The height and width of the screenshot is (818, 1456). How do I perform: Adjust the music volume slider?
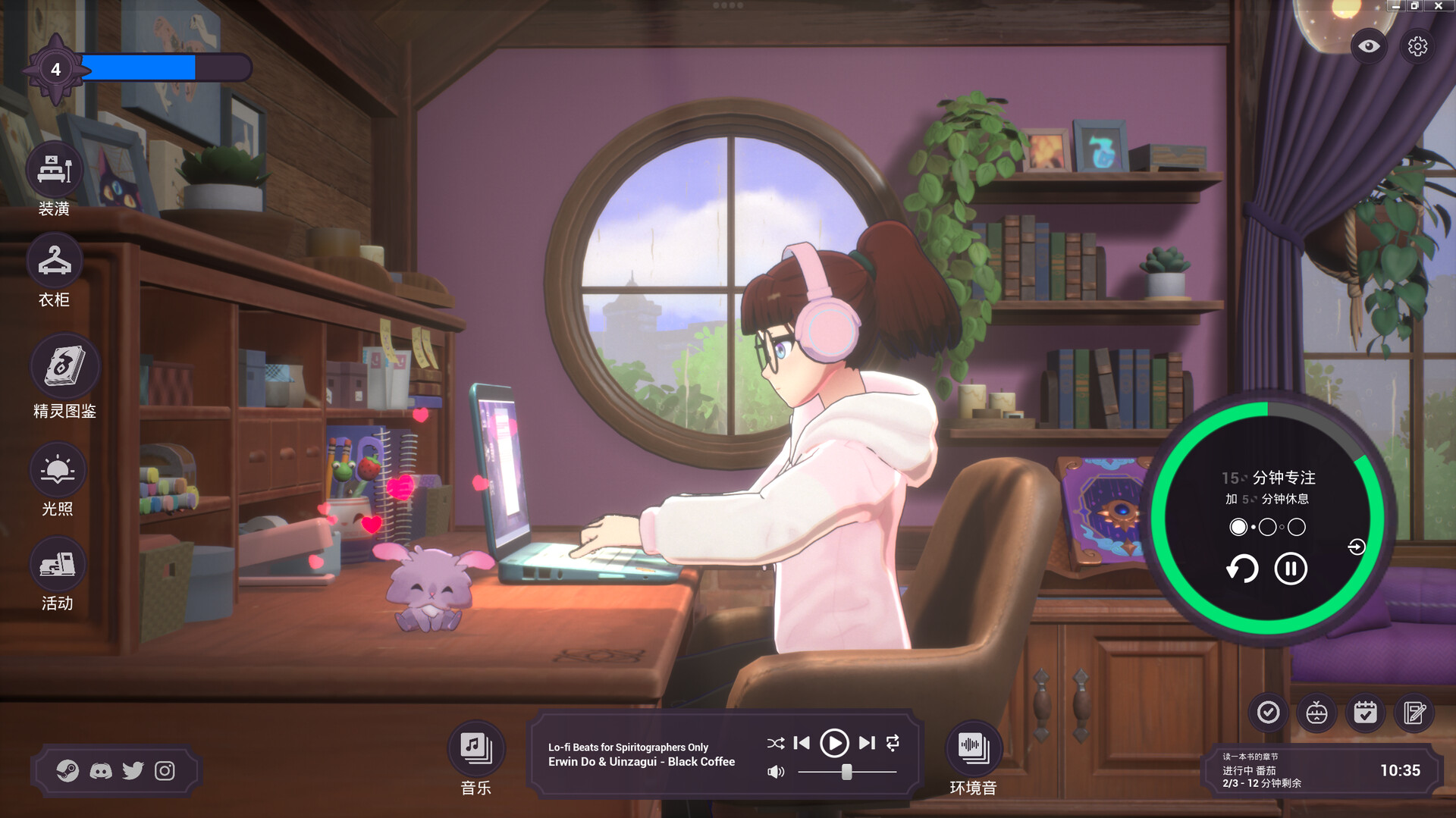847,771
